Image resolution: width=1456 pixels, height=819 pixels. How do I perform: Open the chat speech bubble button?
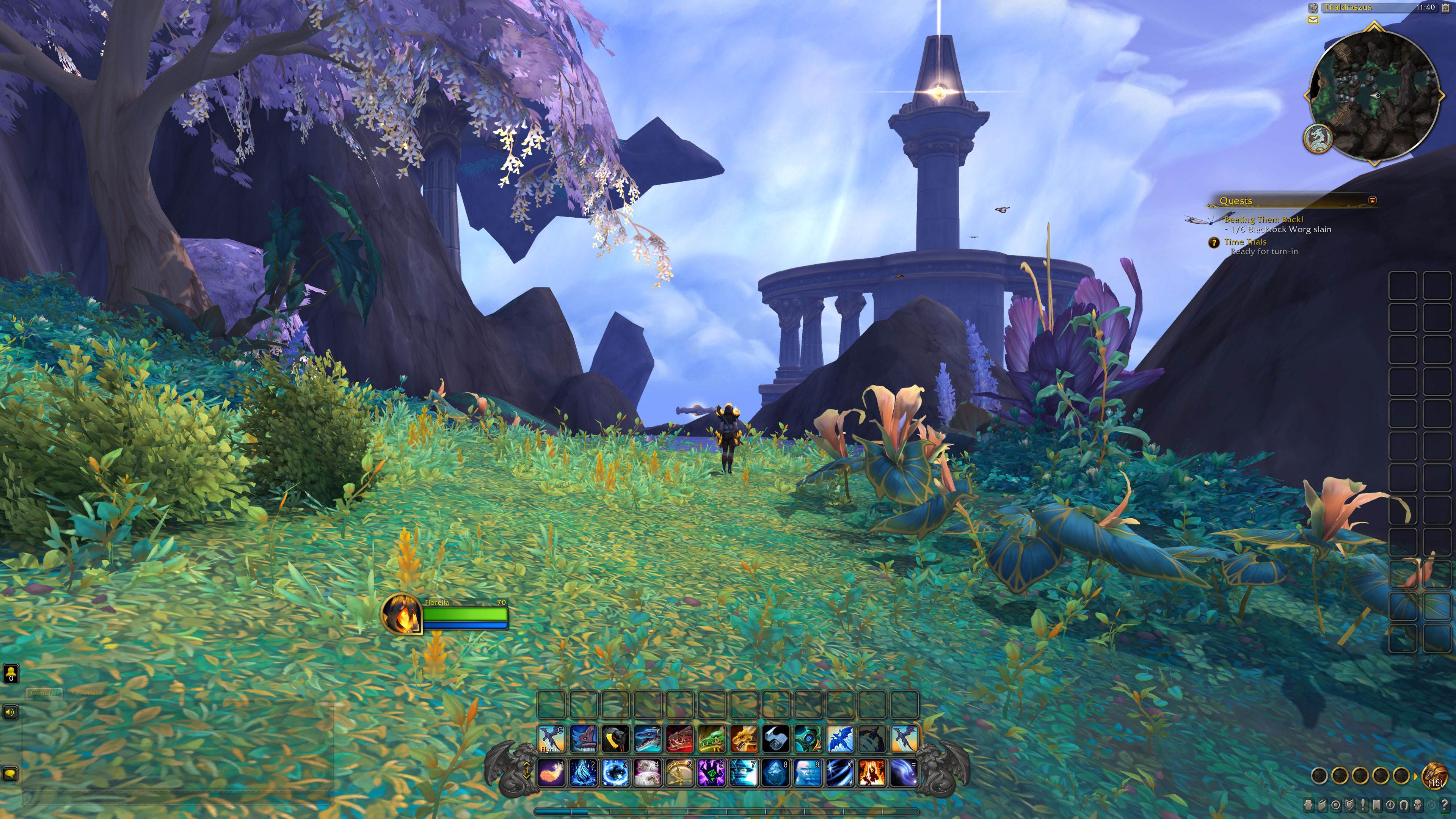10,774
